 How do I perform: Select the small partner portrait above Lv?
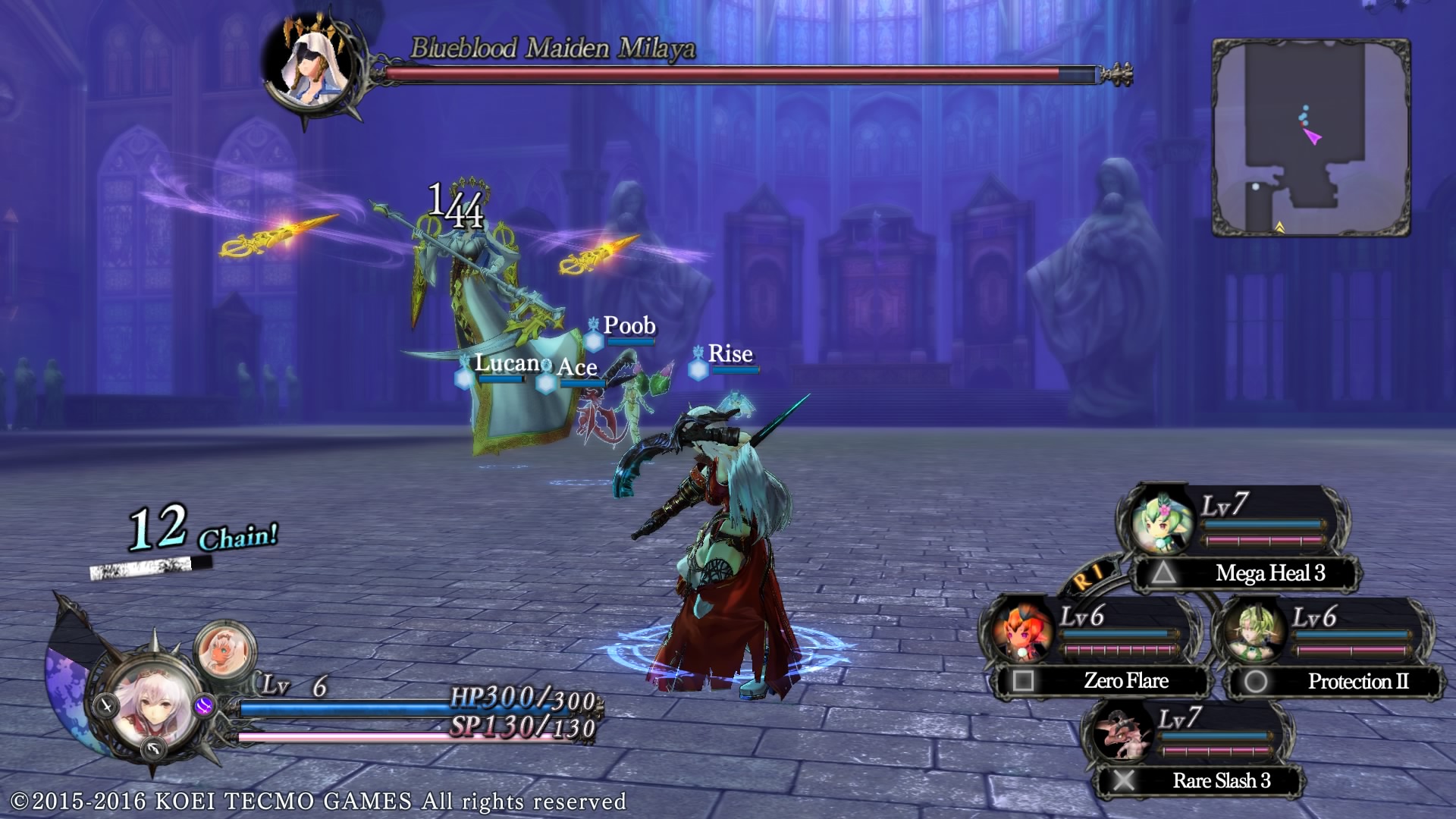225,650
